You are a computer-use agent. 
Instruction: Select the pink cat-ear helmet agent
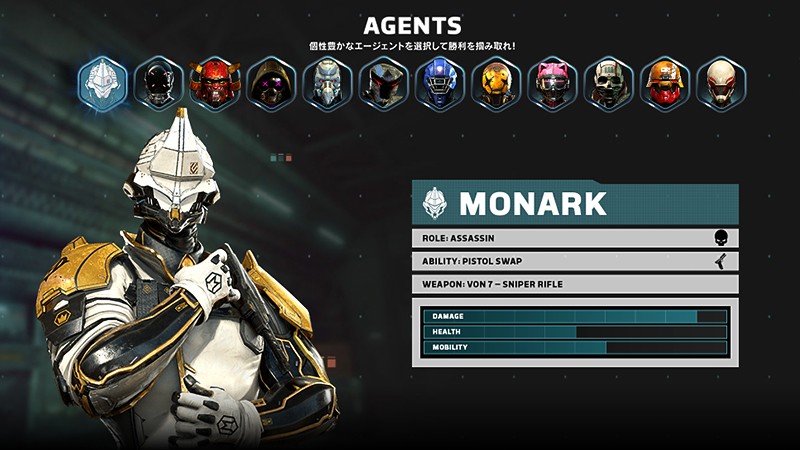(552, 83)
